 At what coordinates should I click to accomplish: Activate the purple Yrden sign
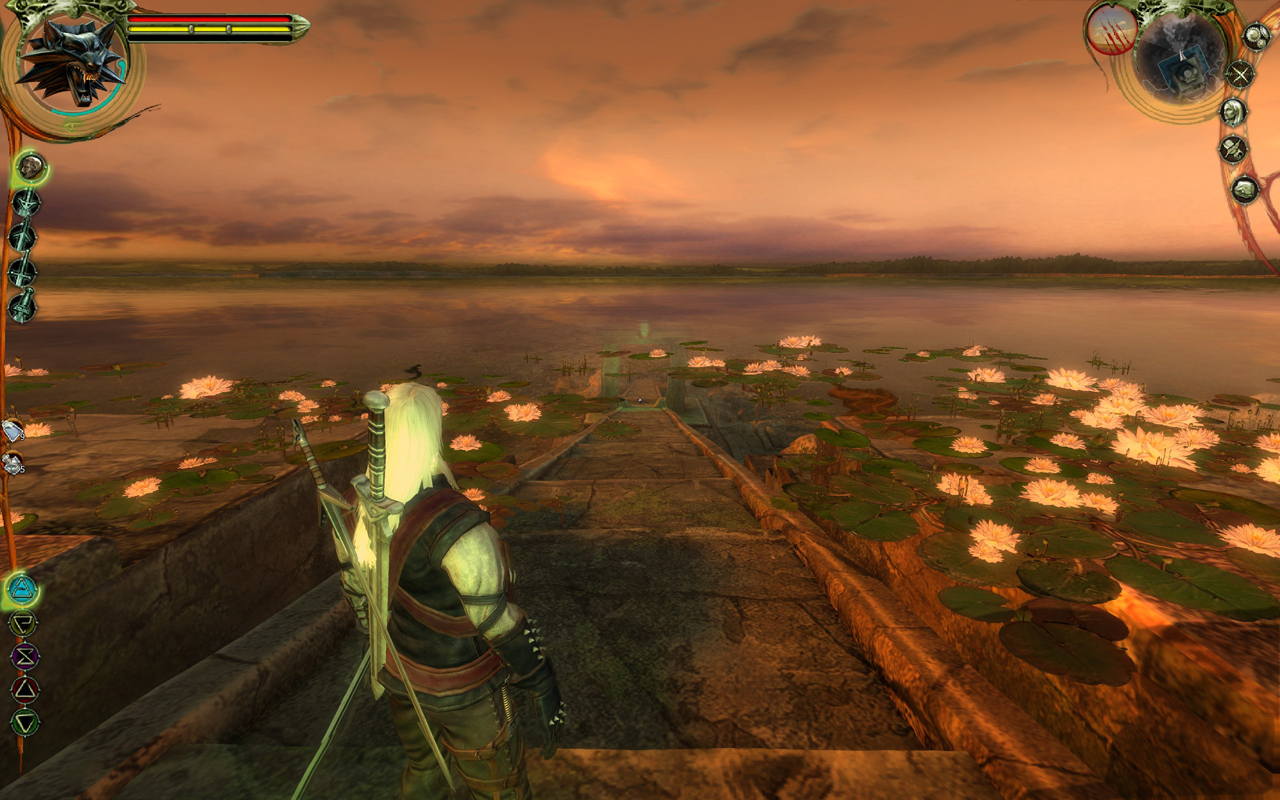pyautogui.click(x=24, y=656)
